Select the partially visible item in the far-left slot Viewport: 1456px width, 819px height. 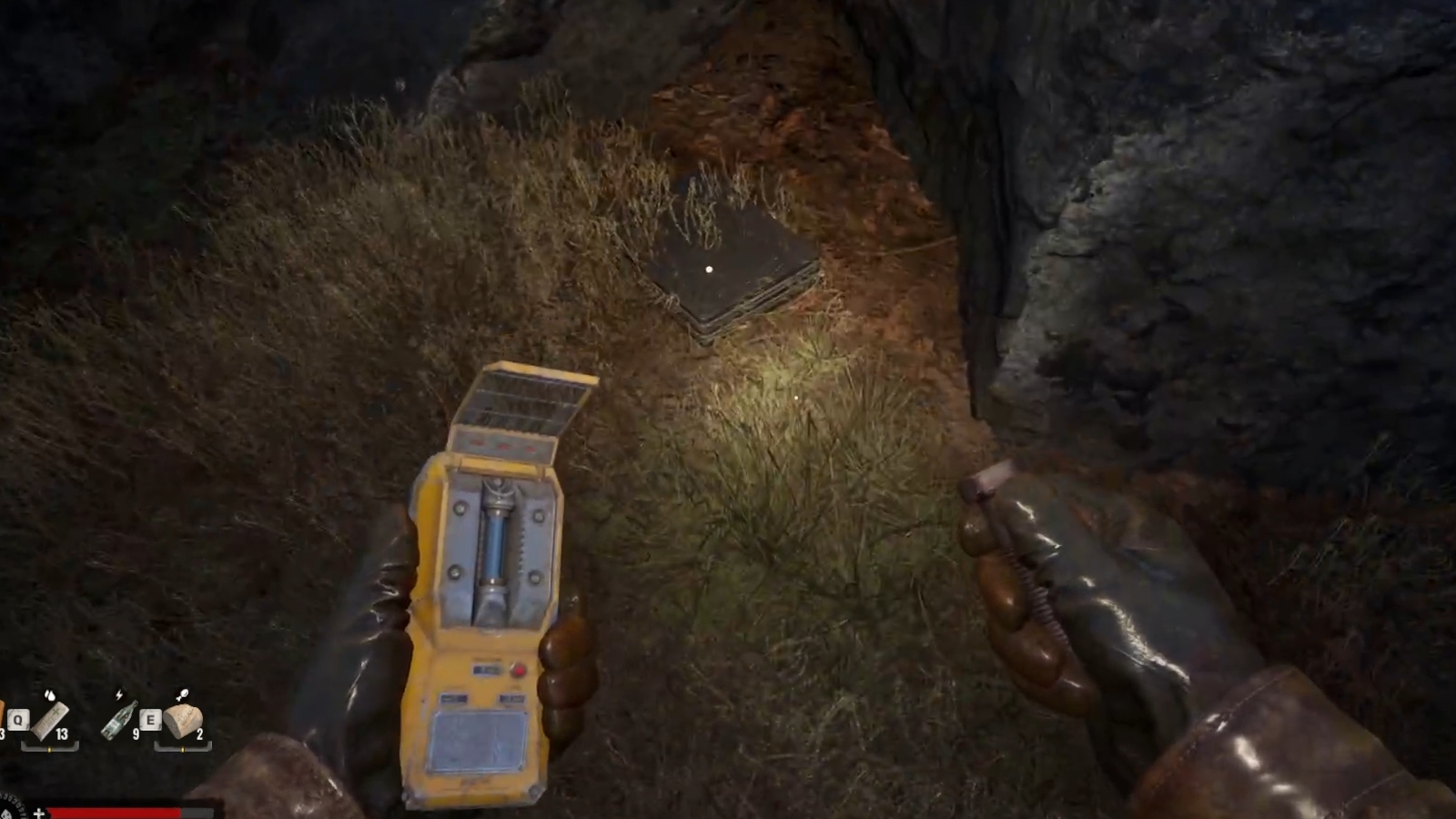pos(3,715)
